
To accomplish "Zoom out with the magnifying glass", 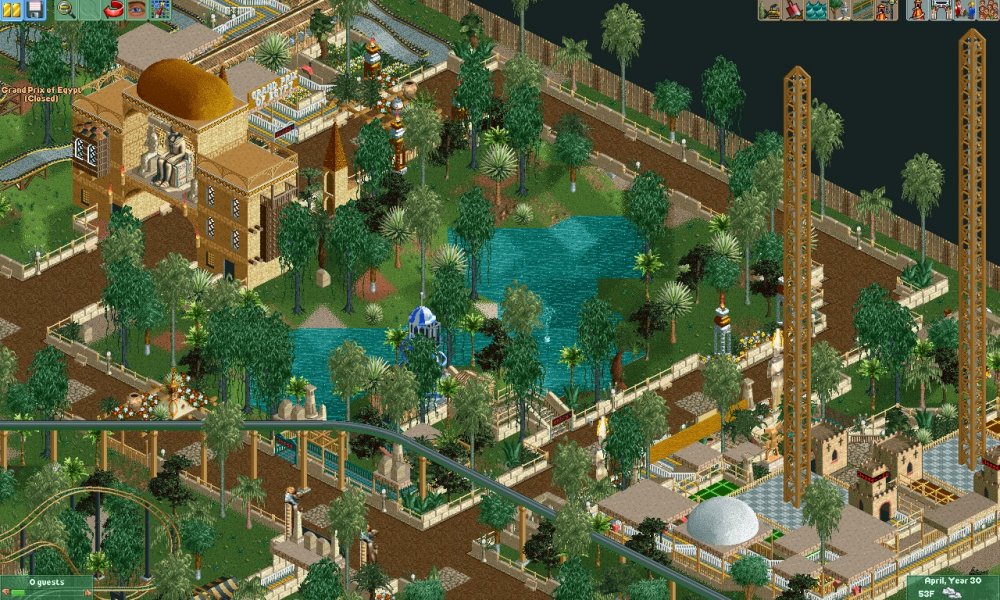I will [x=66, y=10].
